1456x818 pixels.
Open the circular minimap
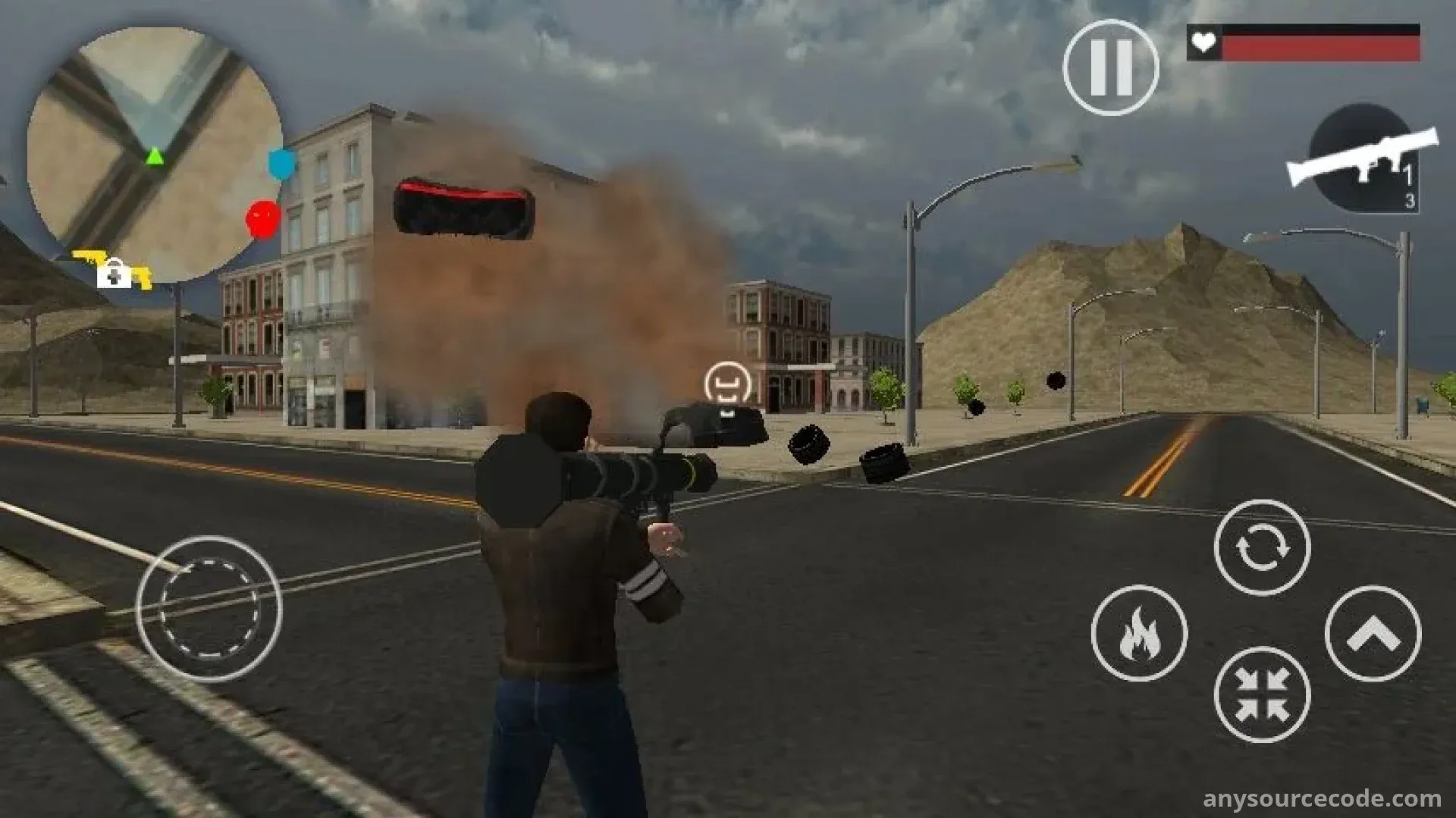[154, 153]
